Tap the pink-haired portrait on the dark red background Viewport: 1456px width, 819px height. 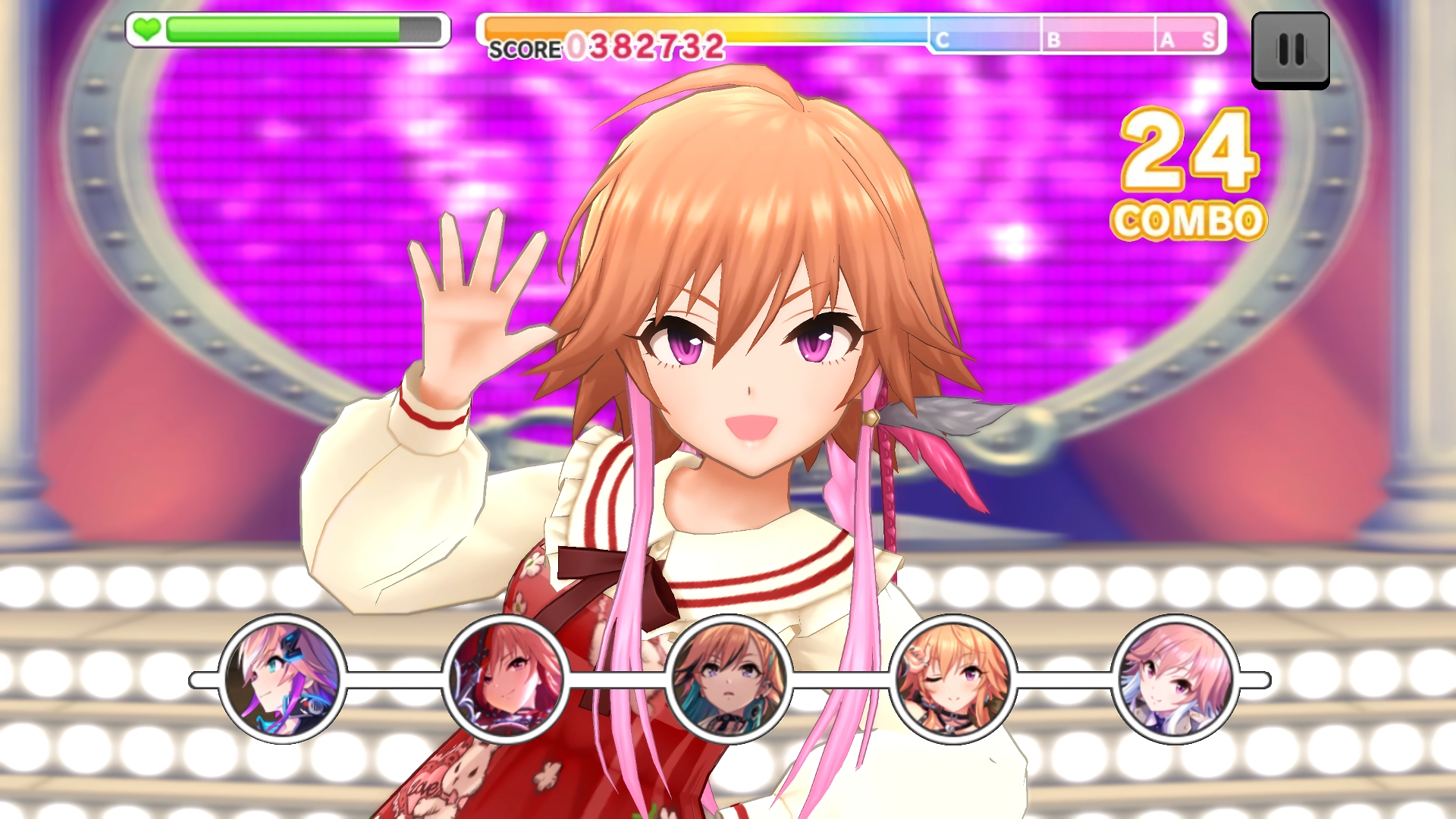point(505,679)
